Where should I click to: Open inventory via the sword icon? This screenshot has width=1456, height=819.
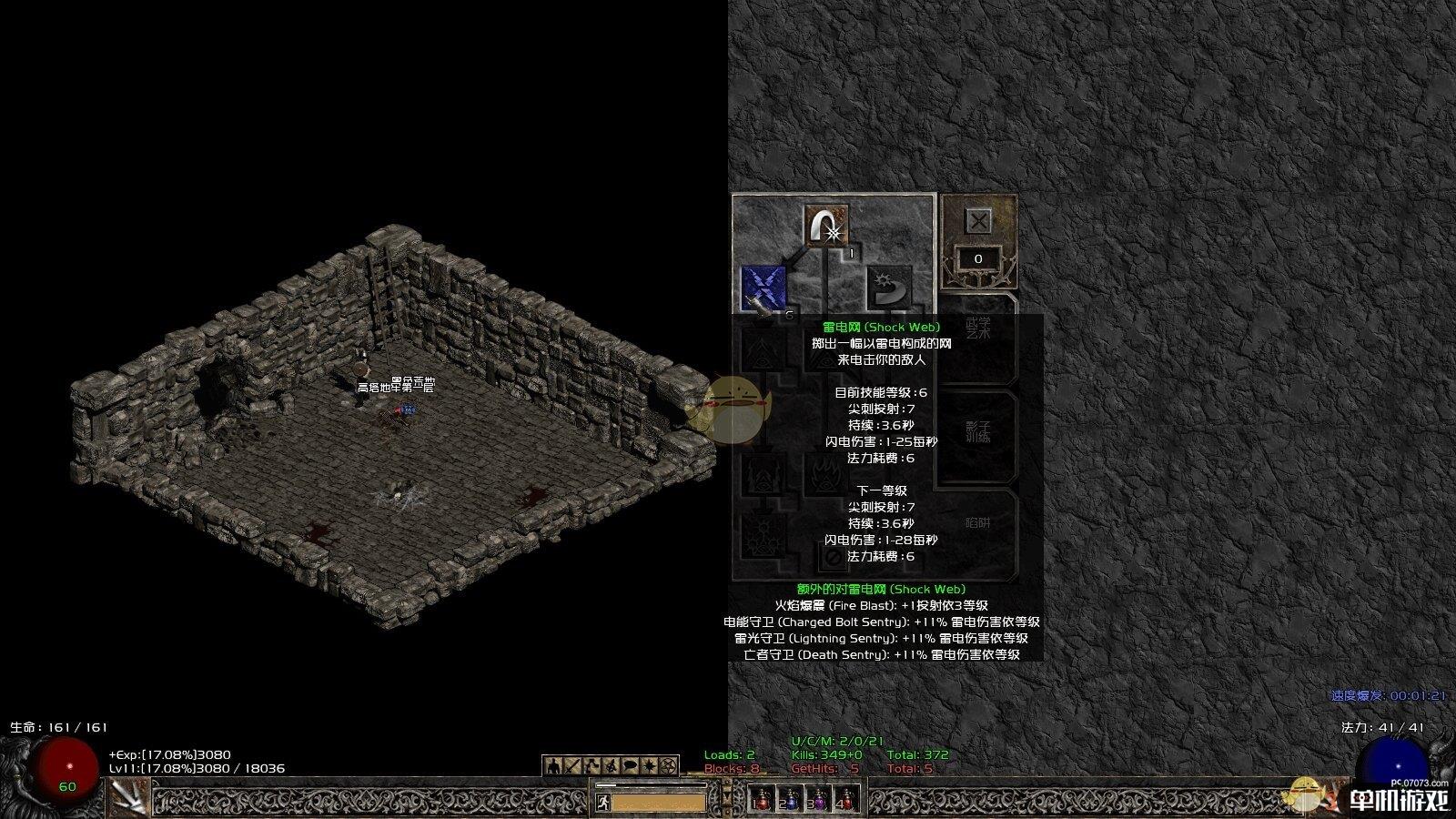tap(571, 766)
